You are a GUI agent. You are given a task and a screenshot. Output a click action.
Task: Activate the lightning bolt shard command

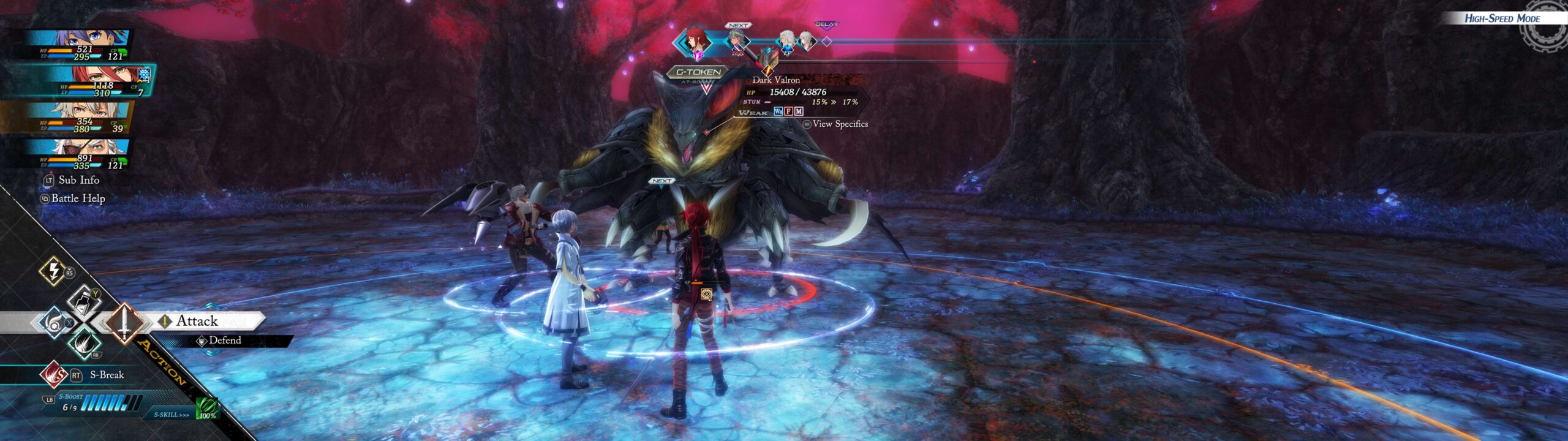click(53, 270)
